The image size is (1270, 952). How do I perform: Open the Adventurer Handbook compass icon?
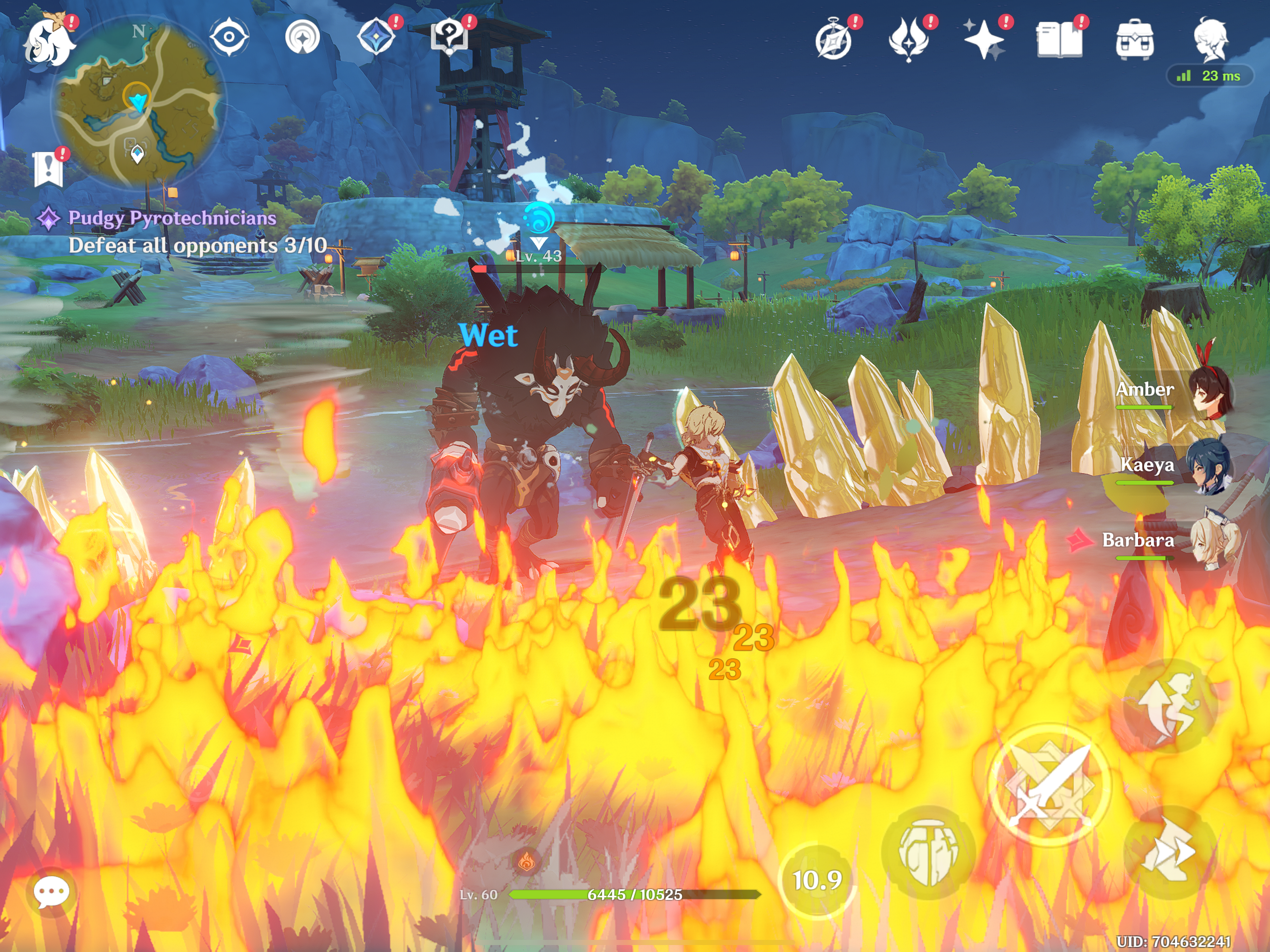point(833,40)
